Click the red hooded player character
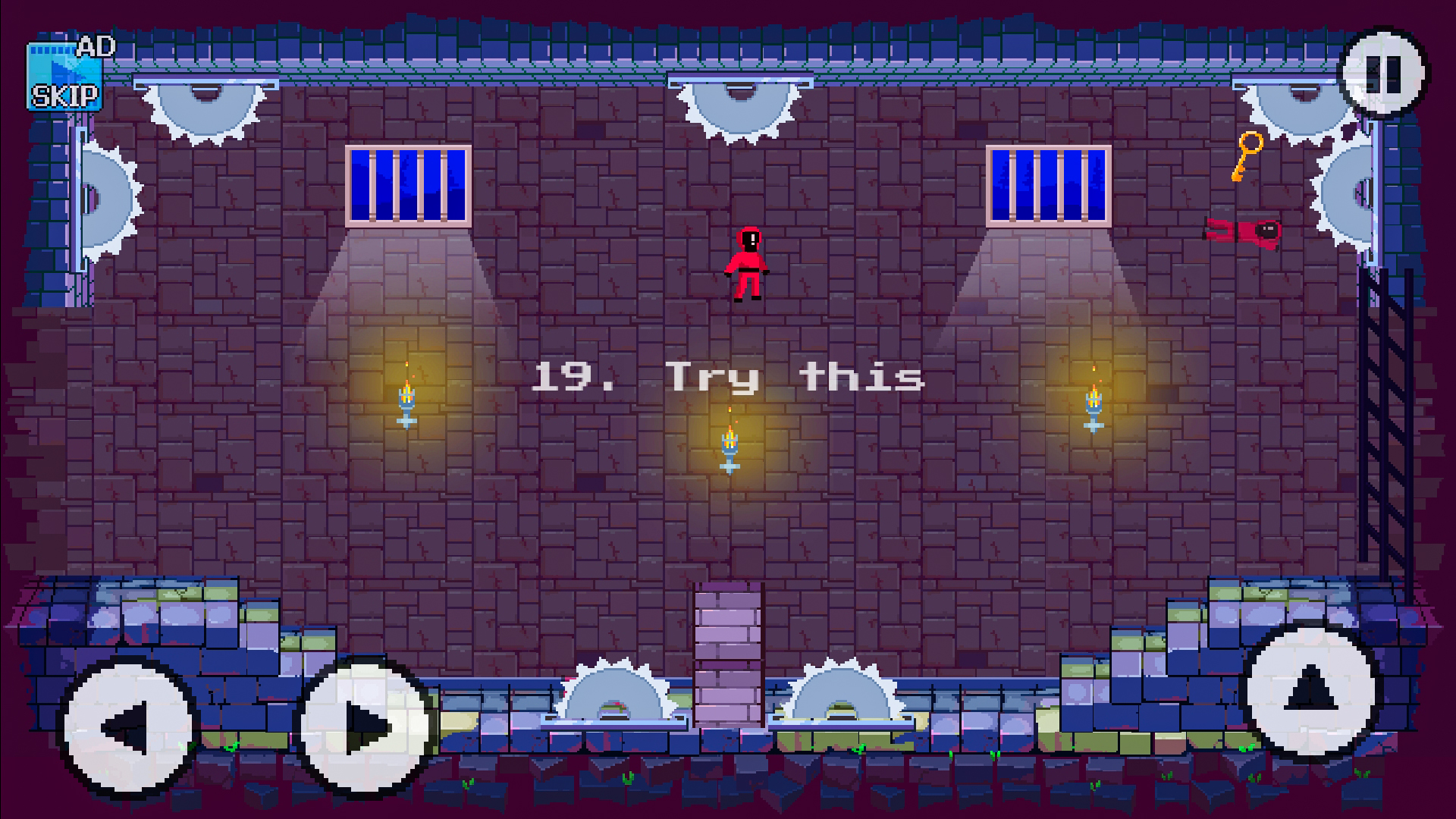 745,265
